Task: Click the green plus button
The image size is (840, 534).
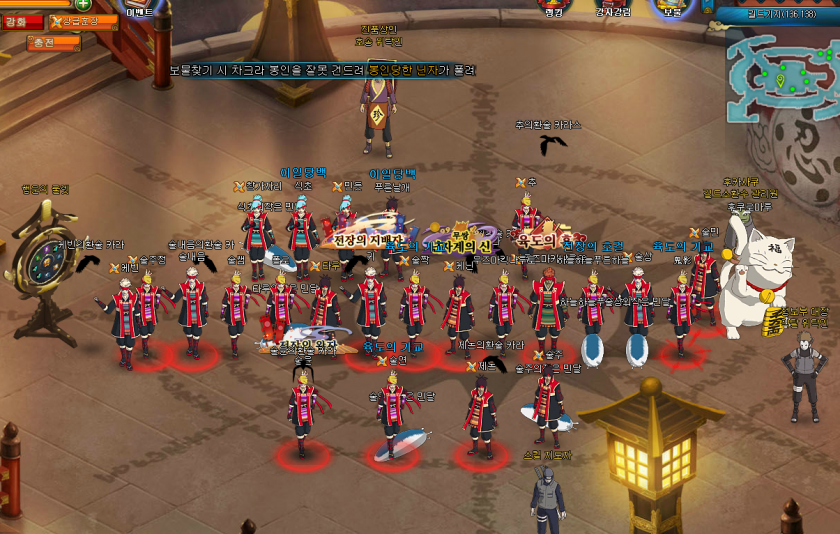Action: pyautogui.click(x=83, y=4)
